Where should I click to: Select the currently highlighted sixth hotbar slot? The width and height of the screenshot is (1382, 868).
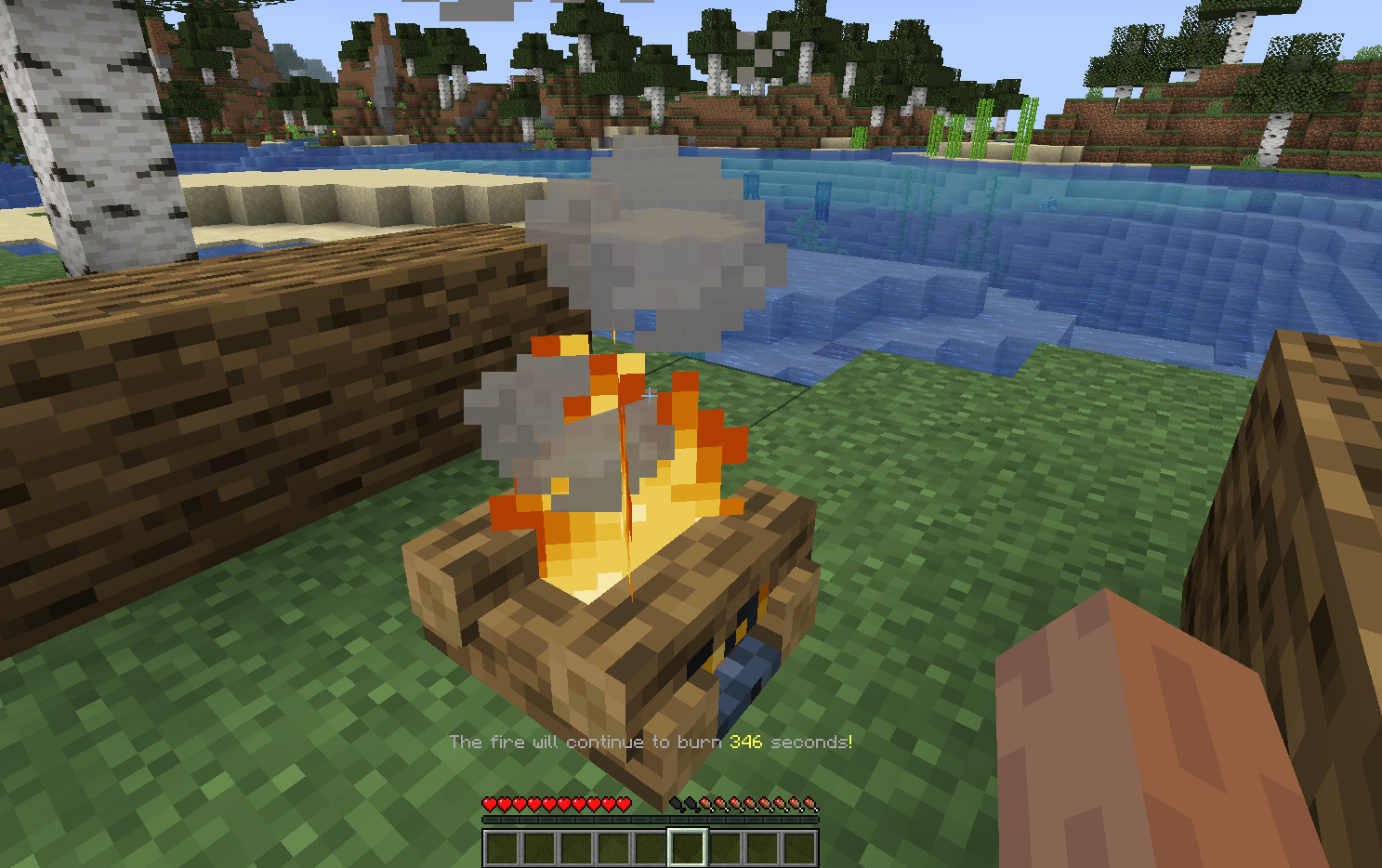[x=687, y=848]
